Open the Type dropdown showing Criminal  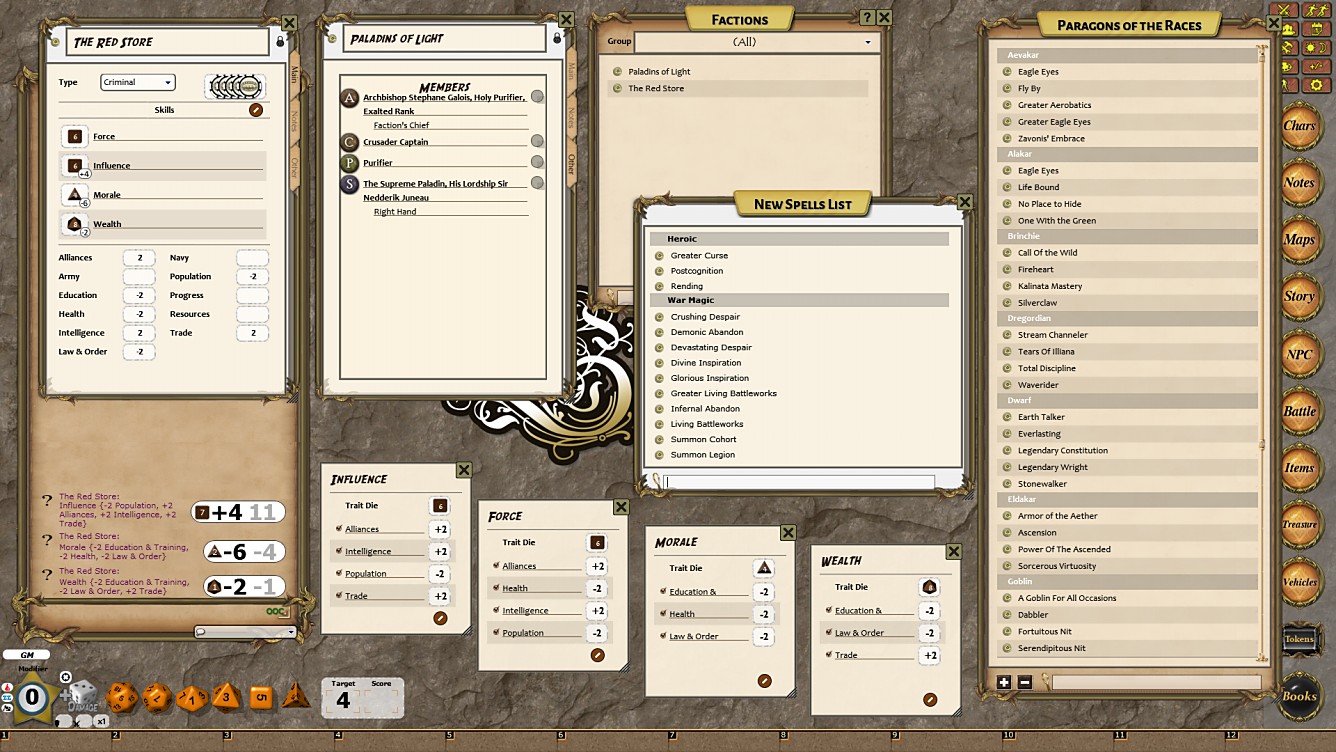pos(137,82)
